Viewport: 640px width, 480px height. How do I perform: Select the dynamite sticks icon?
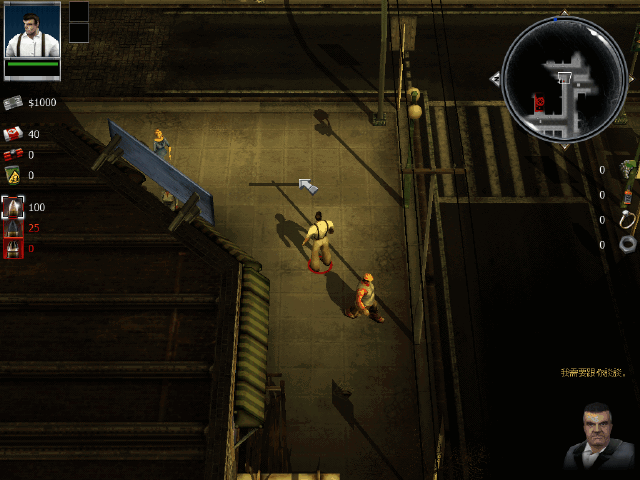[x=13, y=155]
